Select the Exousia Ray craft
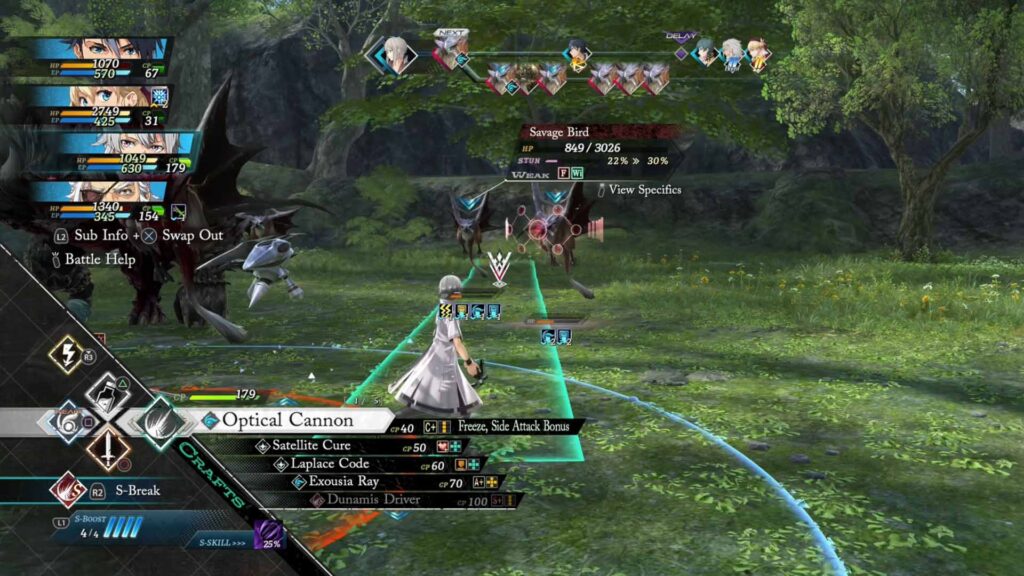The image size is (1024, 576). [x=345, y=482]
